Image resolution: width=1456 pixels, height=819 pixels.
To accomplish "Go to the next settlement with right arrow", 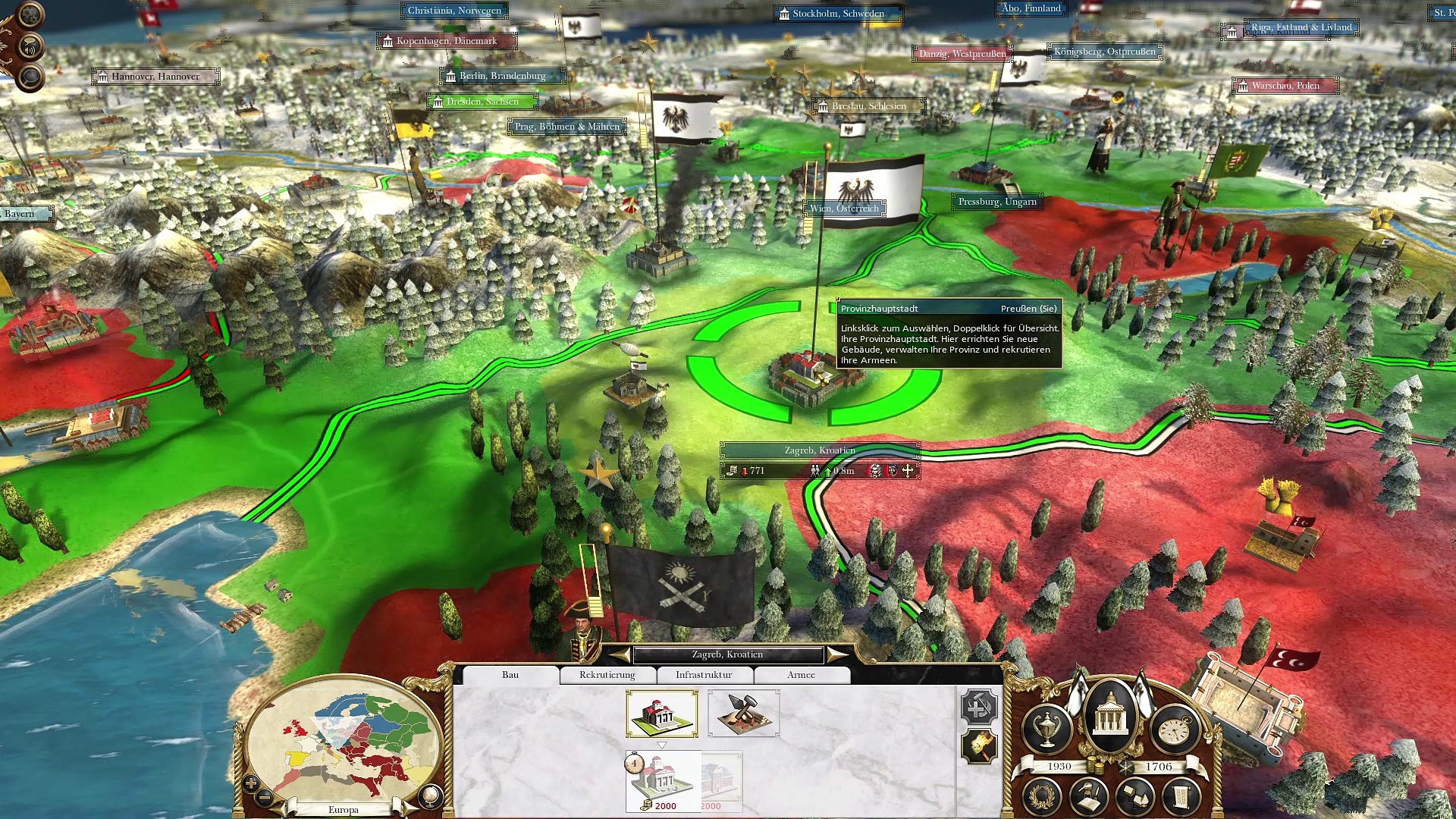I will (837, 654).
